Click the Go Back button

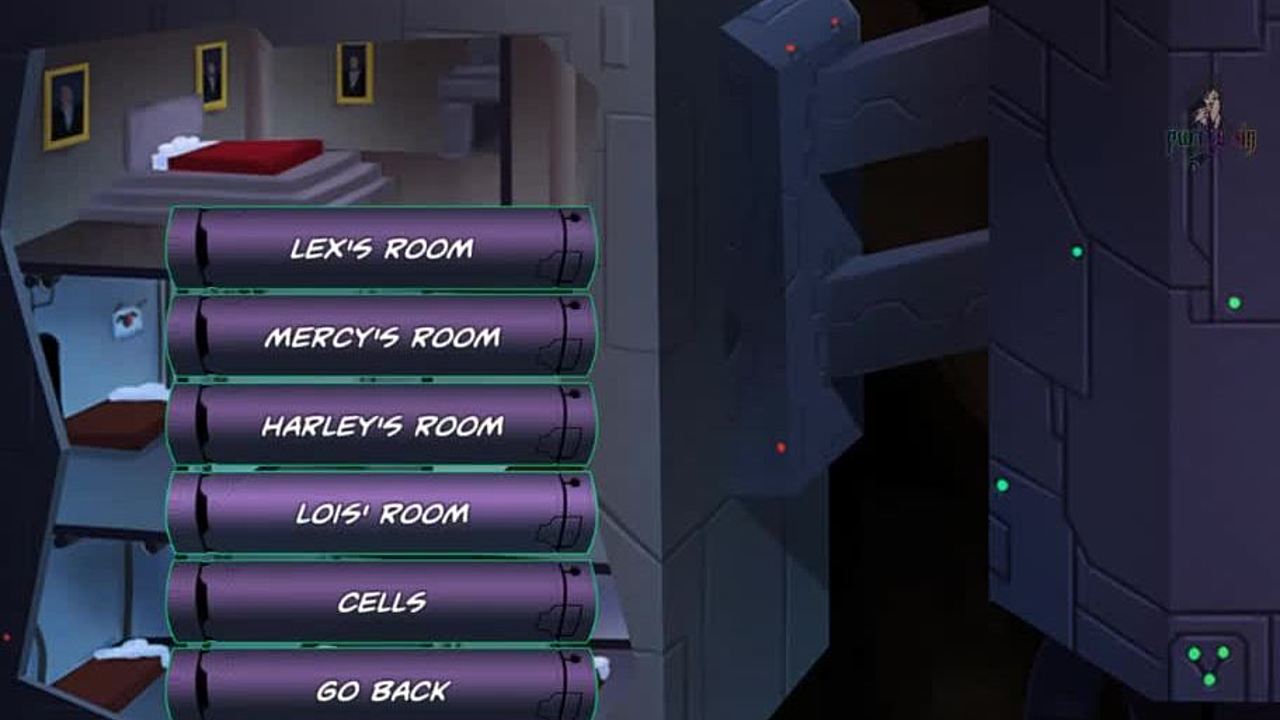(x=381, y=688)
